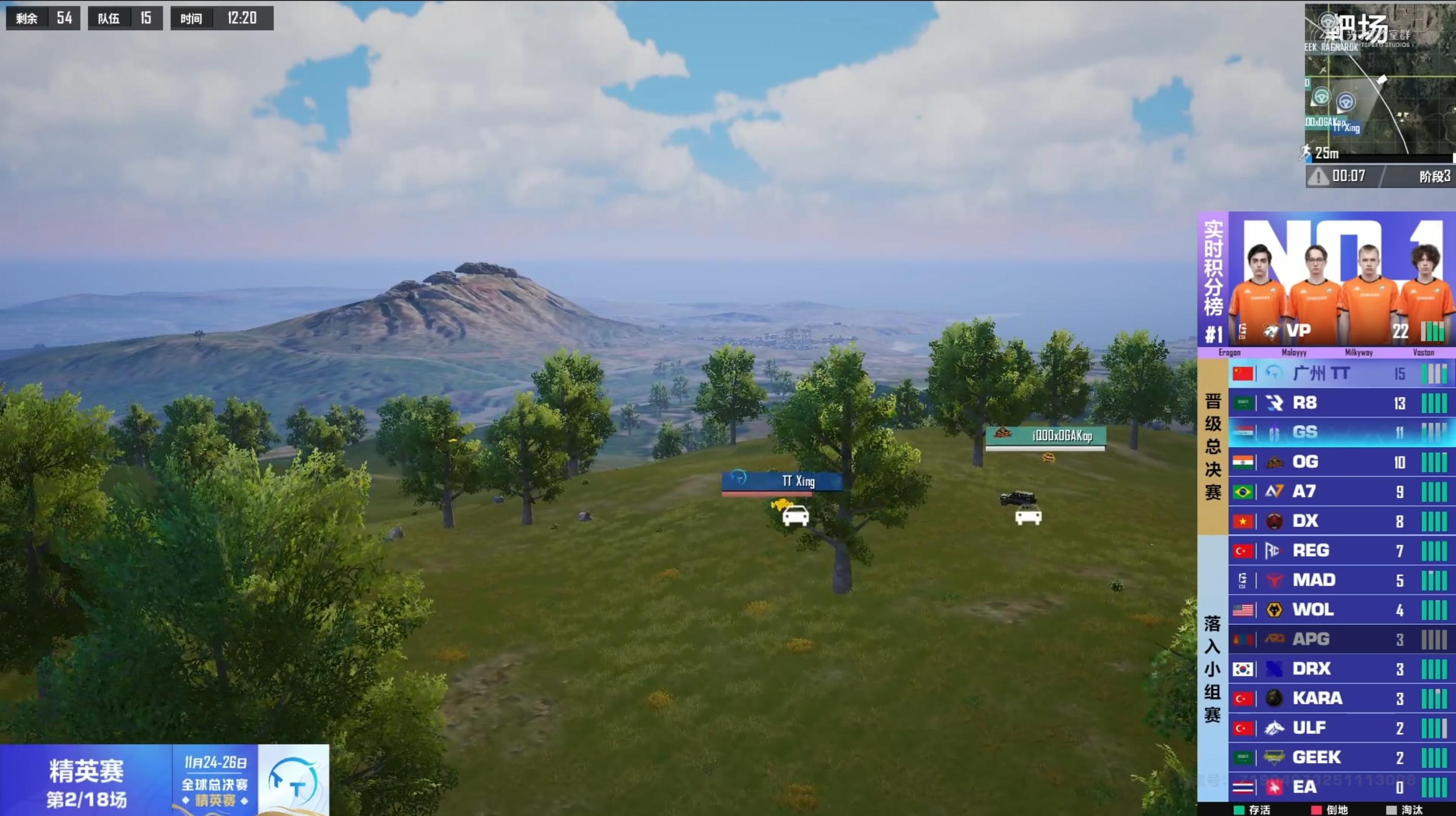Pick the A7 team row
1456x816 pixels.
point(1340,492)
